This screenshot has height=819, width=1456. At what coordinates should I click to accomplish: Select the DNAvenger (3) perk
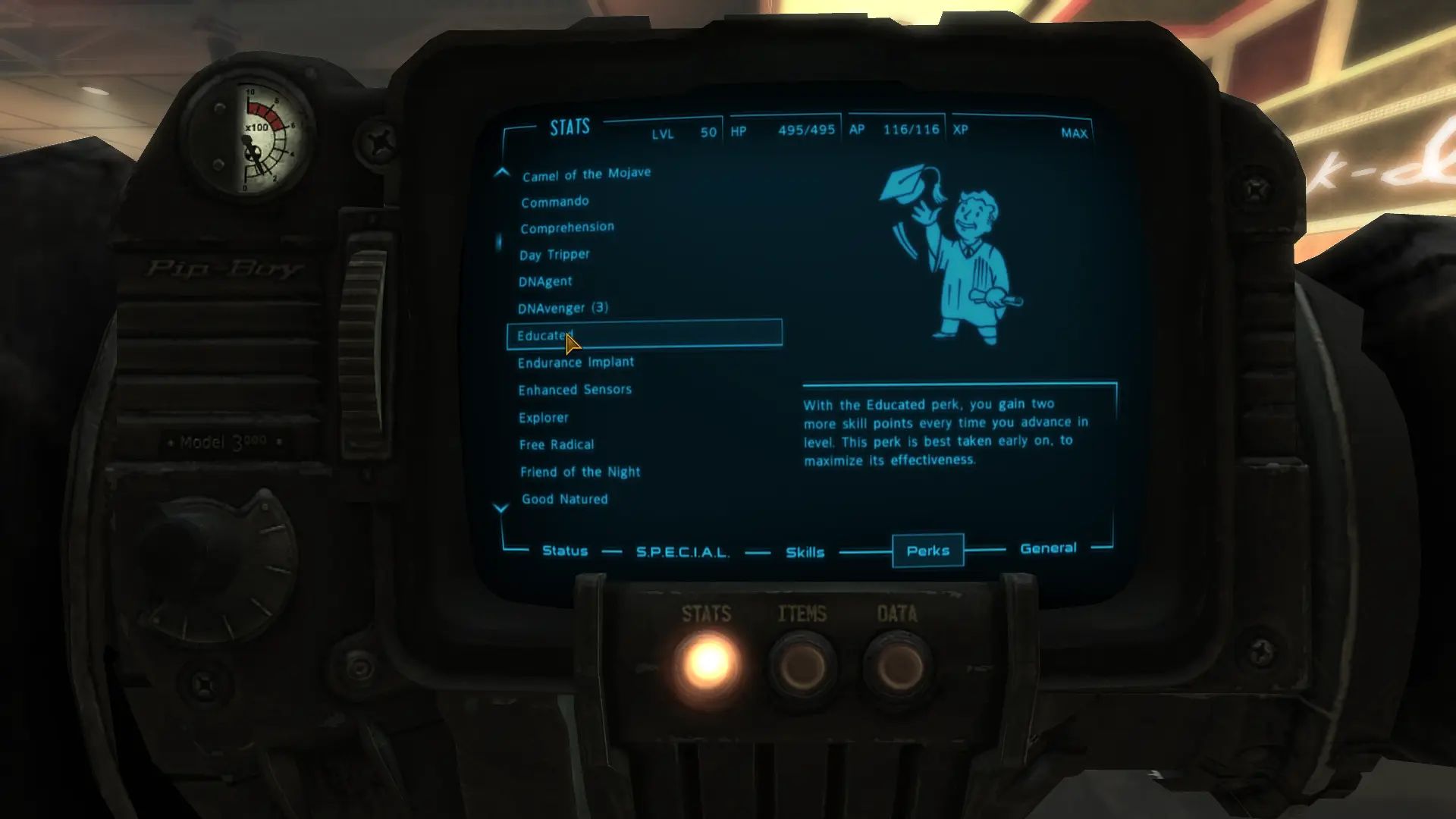[x=563, y=308]
